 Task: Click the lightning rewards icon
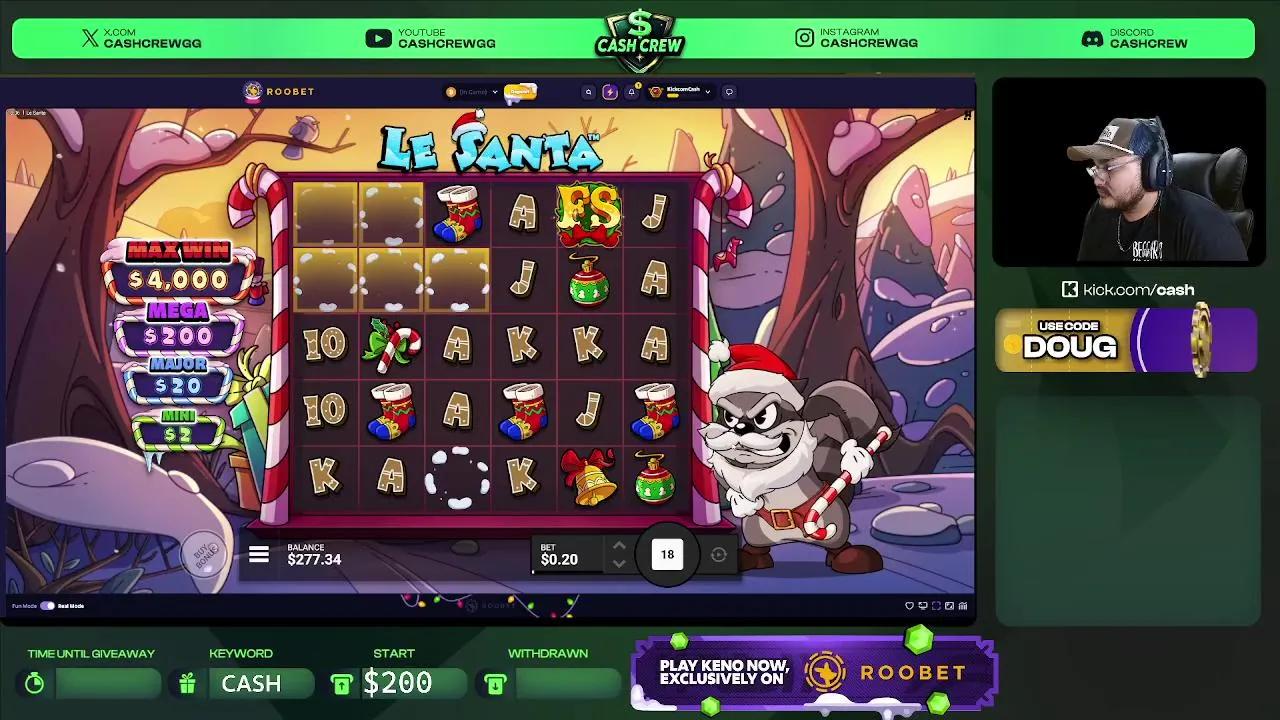point(610,92)
